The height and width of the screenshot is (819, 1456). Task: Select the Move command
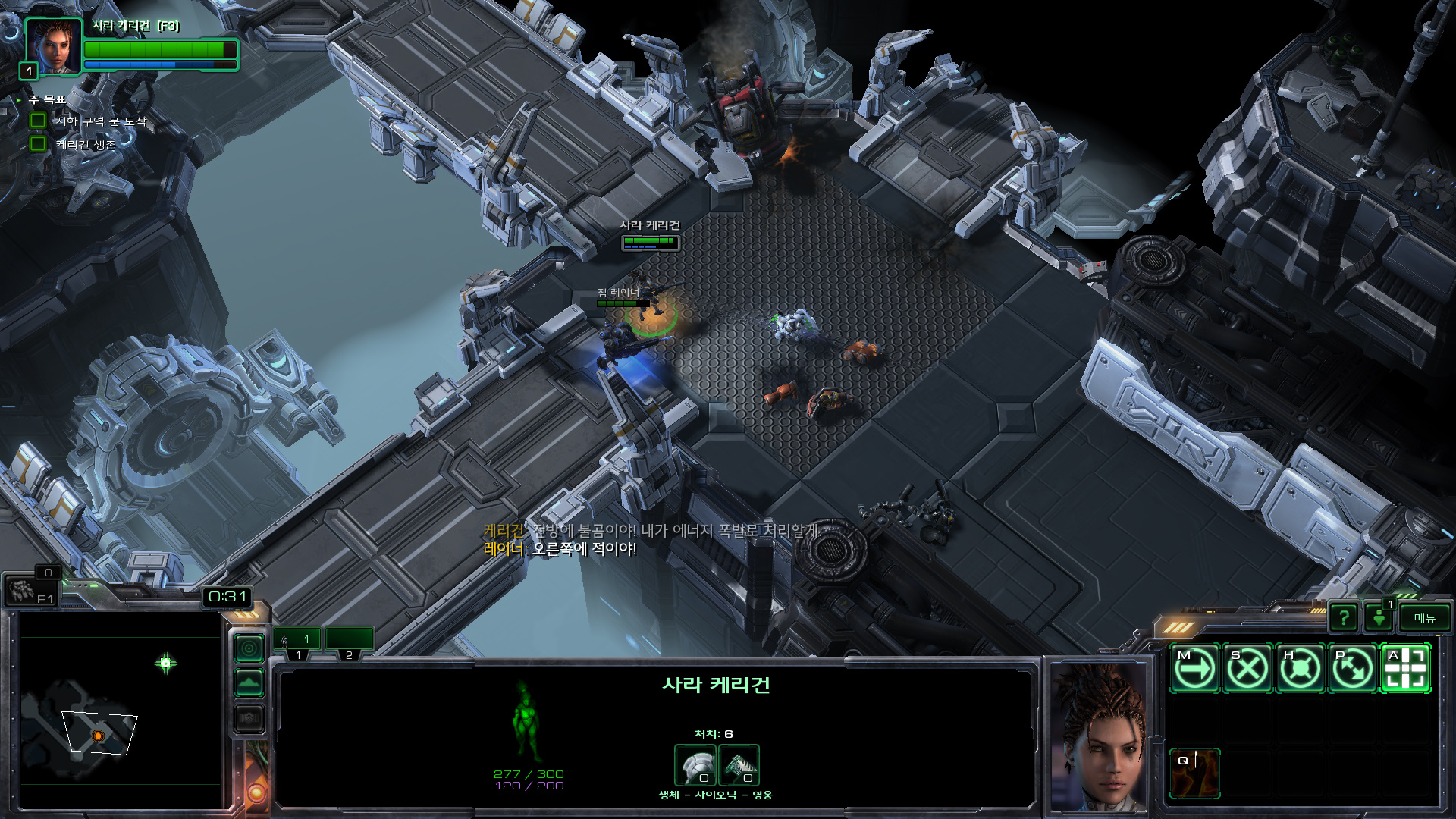(x=1195, y=669)
